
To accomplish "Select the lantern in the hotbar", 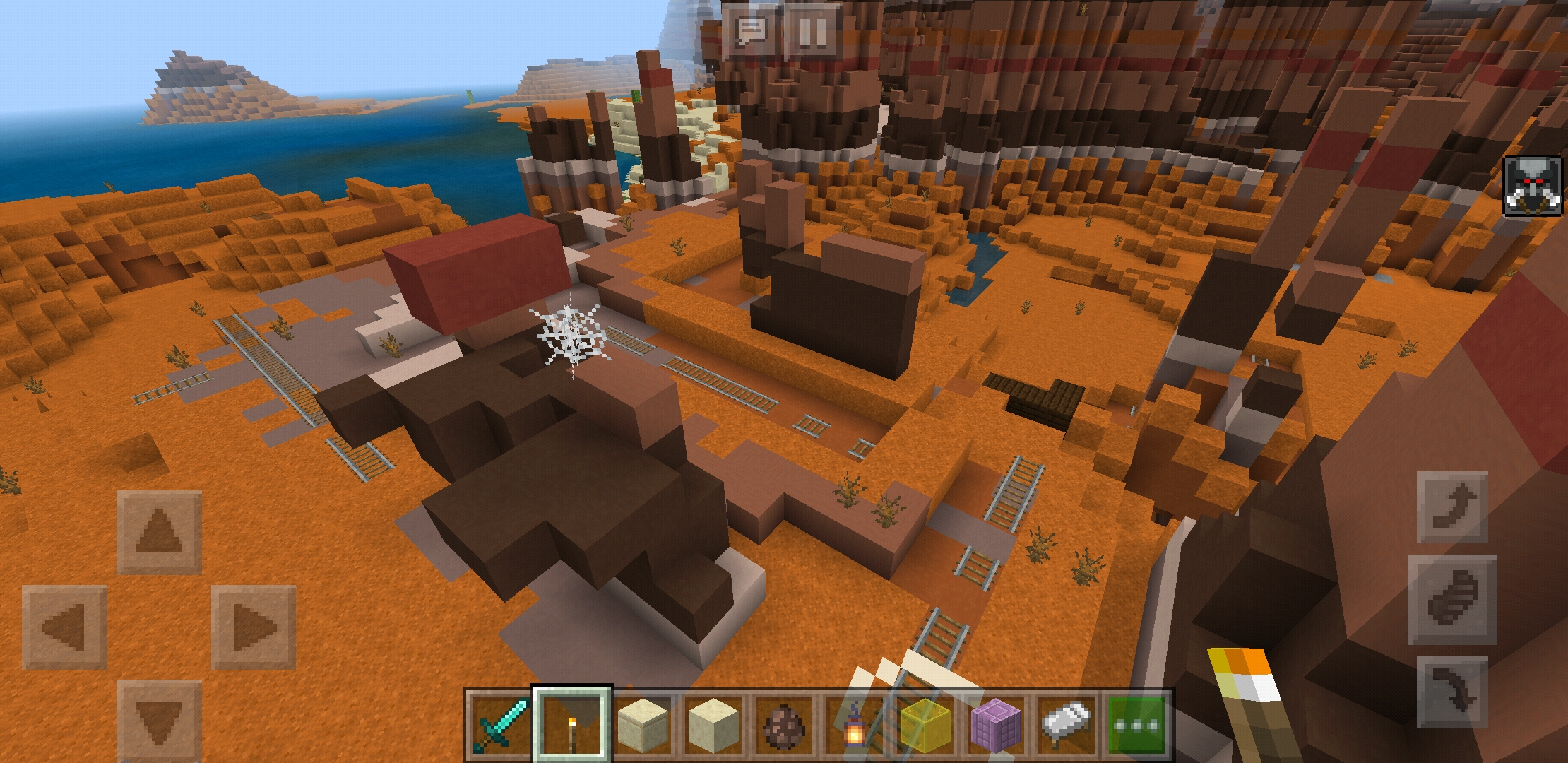I will pyautogui.click(x=855, y=722).
